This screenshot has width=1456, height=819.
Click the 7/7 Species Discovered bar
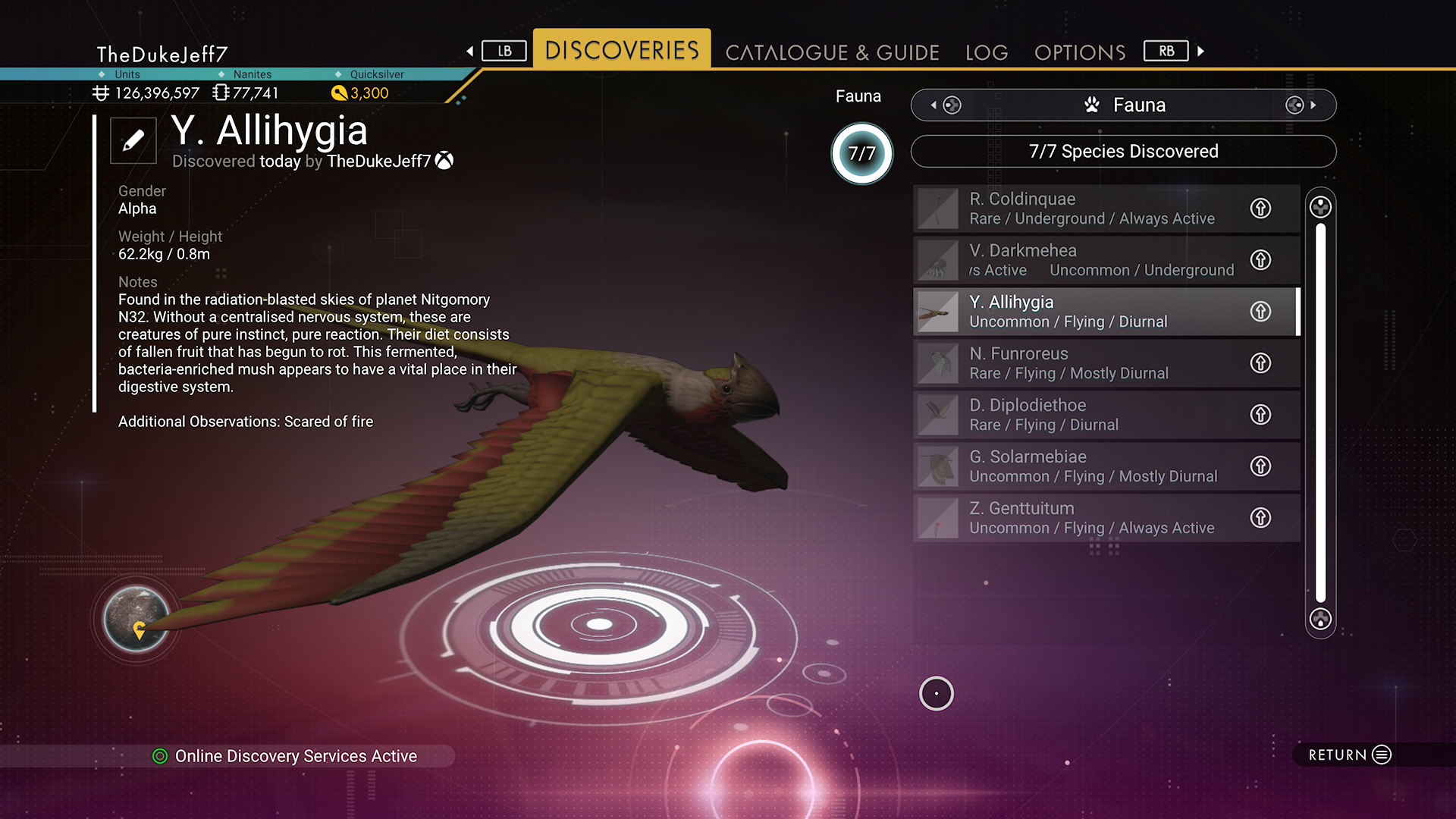[1123, 152]
